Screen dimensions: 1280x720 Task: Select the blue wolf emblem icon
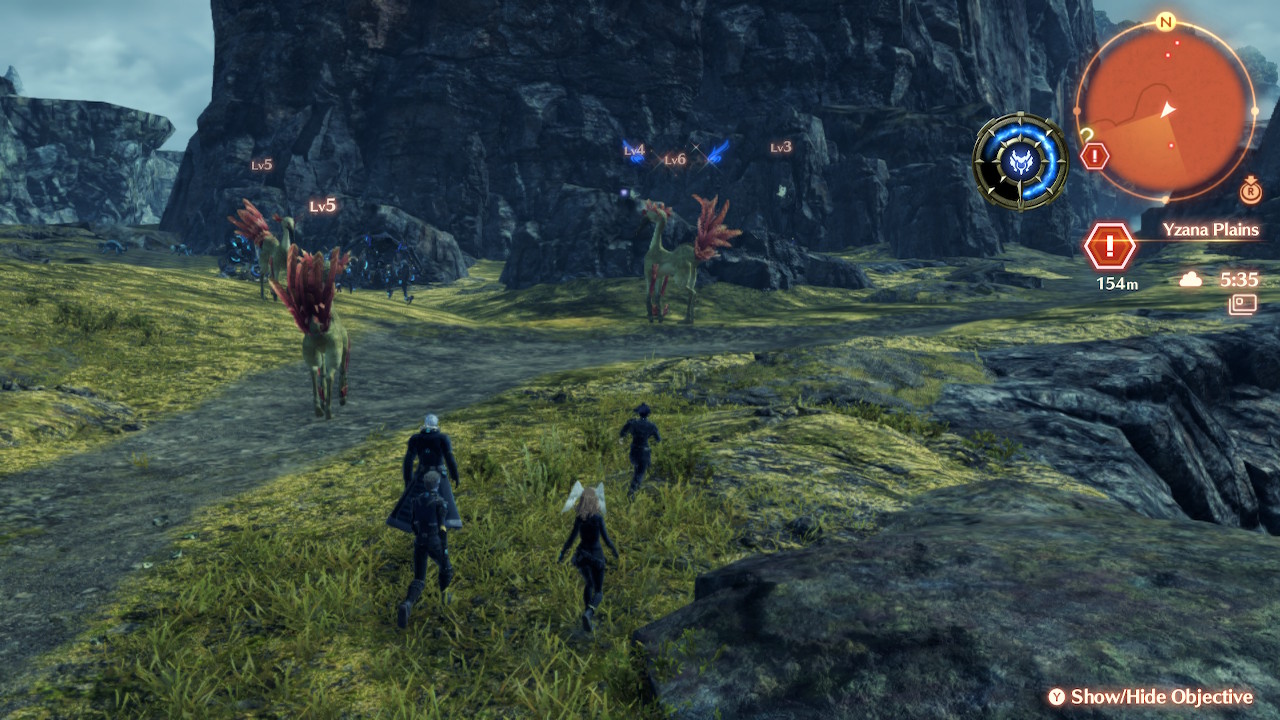pyautogui.click(x=1020, y=161)
